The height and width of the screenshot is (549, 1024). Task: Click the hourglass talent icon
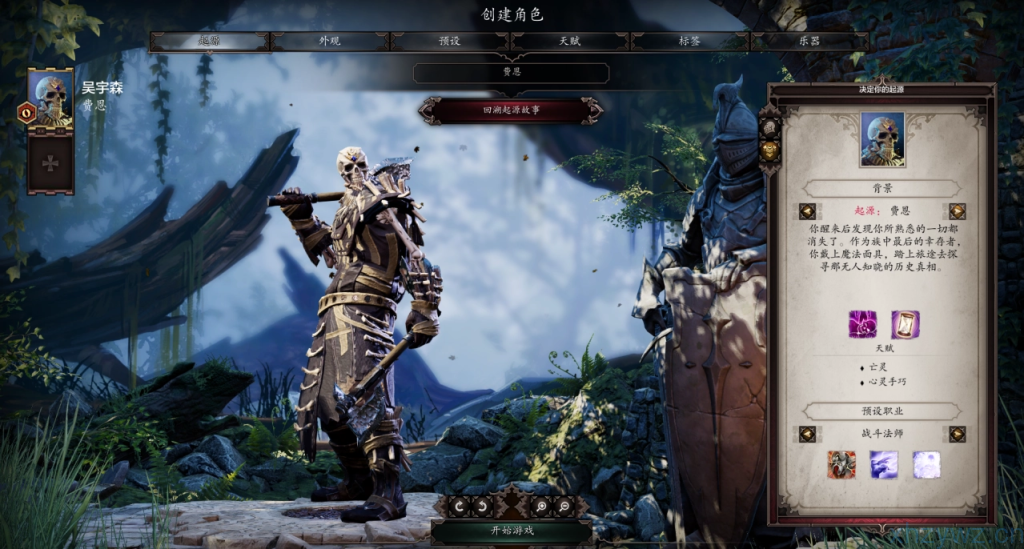(x=905, y=325)
